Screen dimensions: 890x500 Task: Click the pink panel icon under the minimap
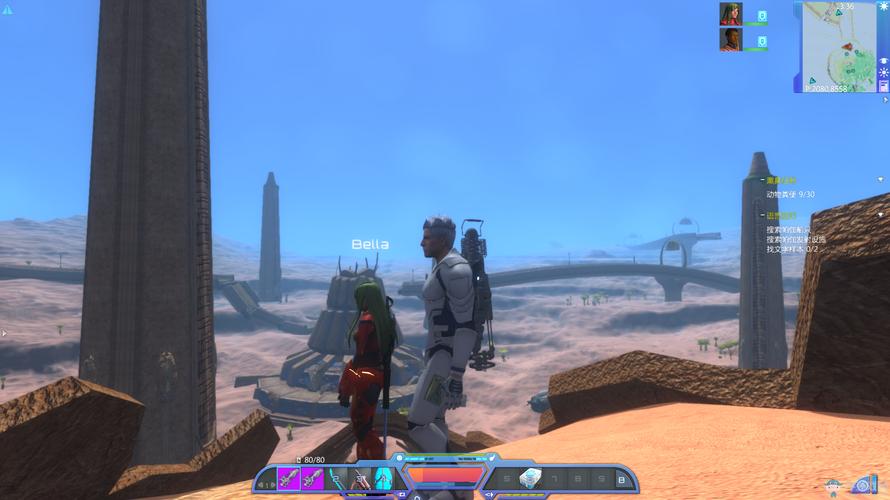click(884, 87)
